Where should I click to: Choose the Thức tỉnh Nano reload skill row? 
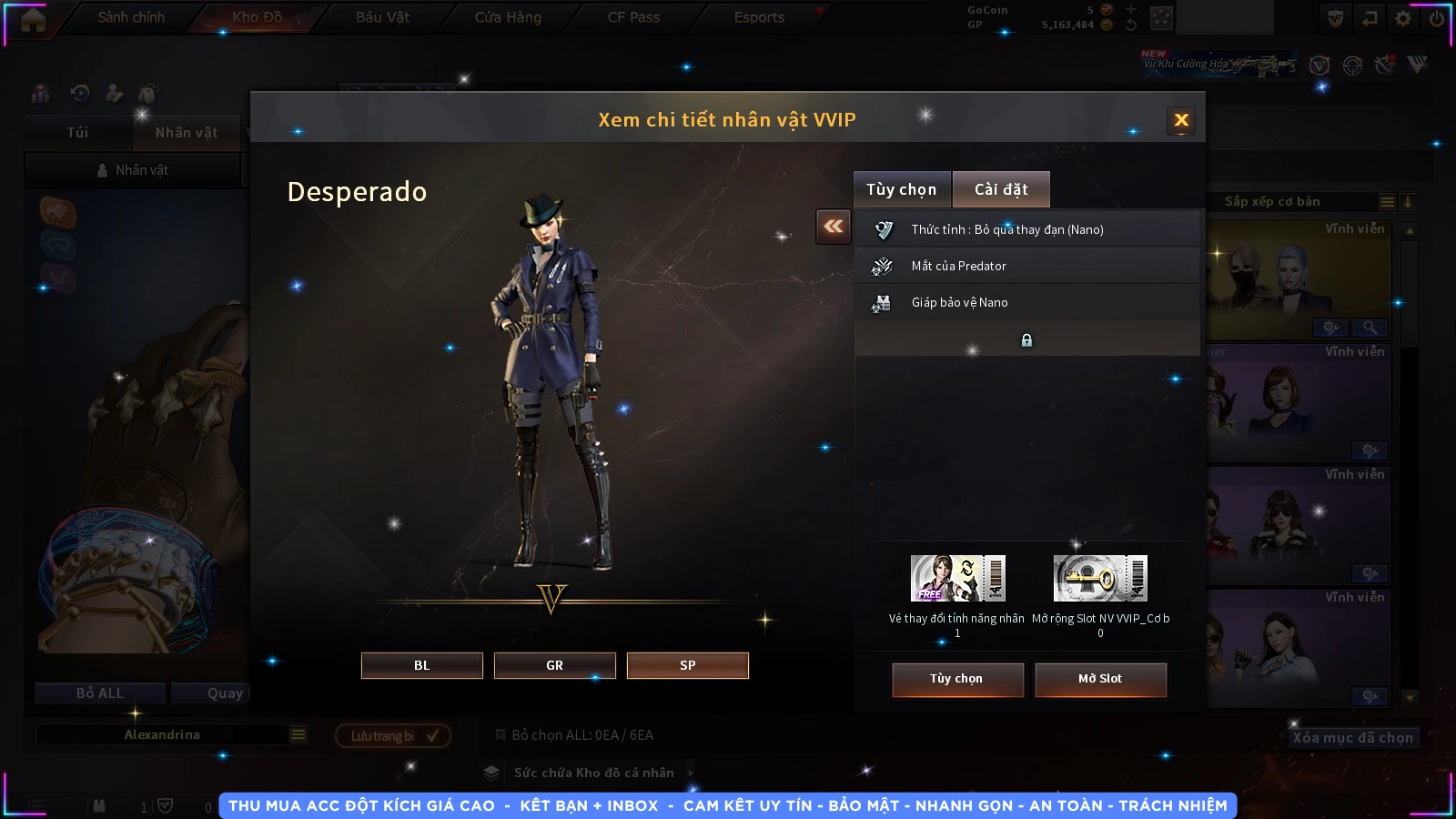1026,229
